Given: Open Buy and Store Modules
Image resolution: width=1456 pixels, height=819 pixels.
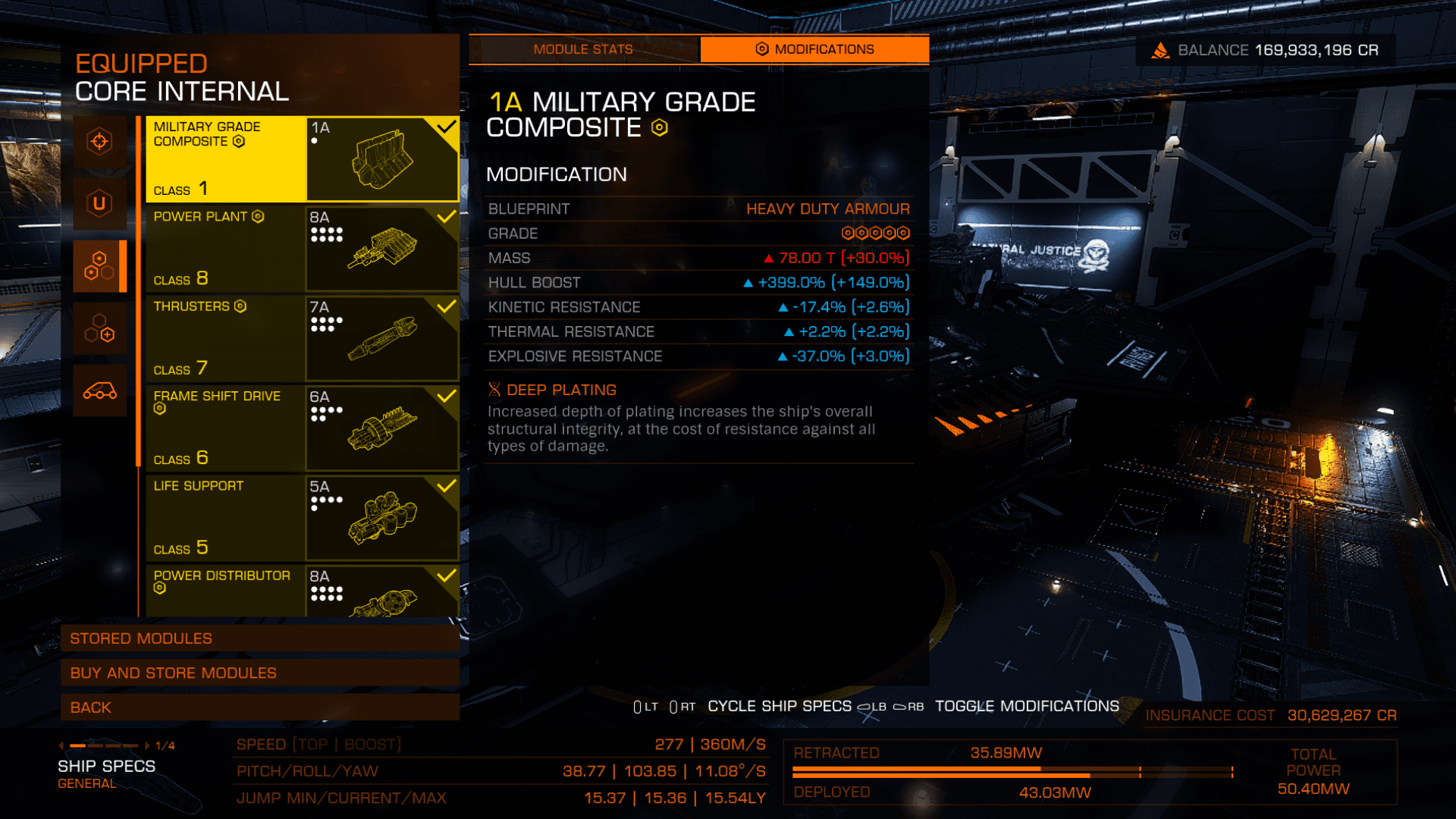Looking at the screenshot, I should [259, 673].
